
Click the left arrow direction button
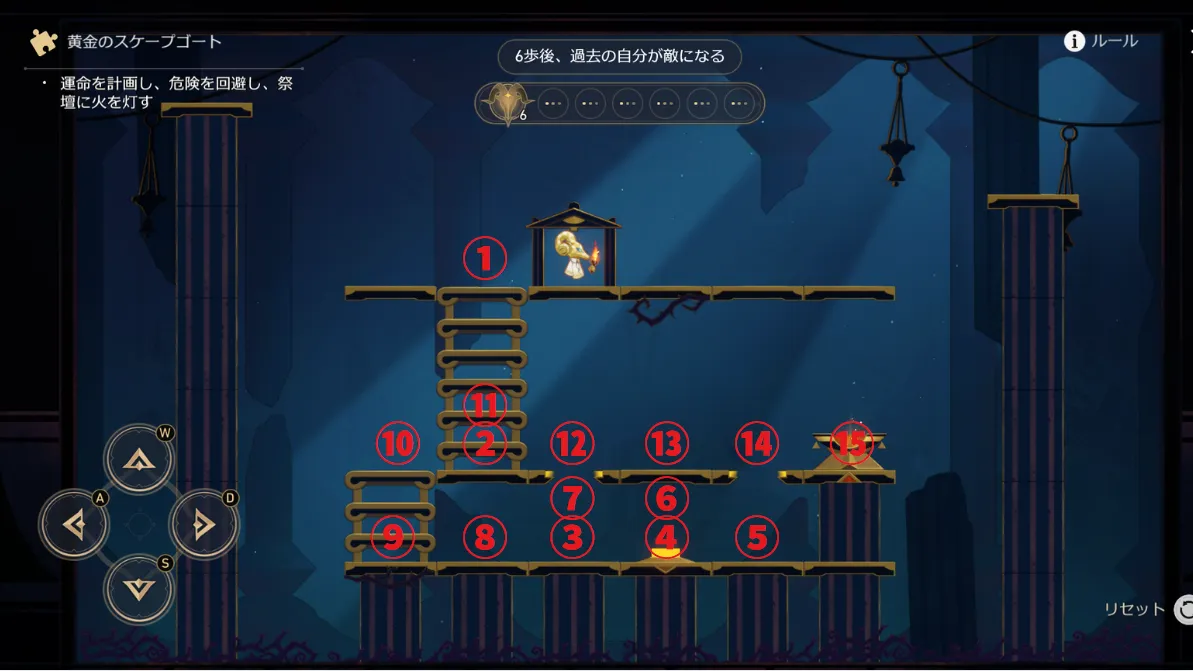(x=74, y=524)
